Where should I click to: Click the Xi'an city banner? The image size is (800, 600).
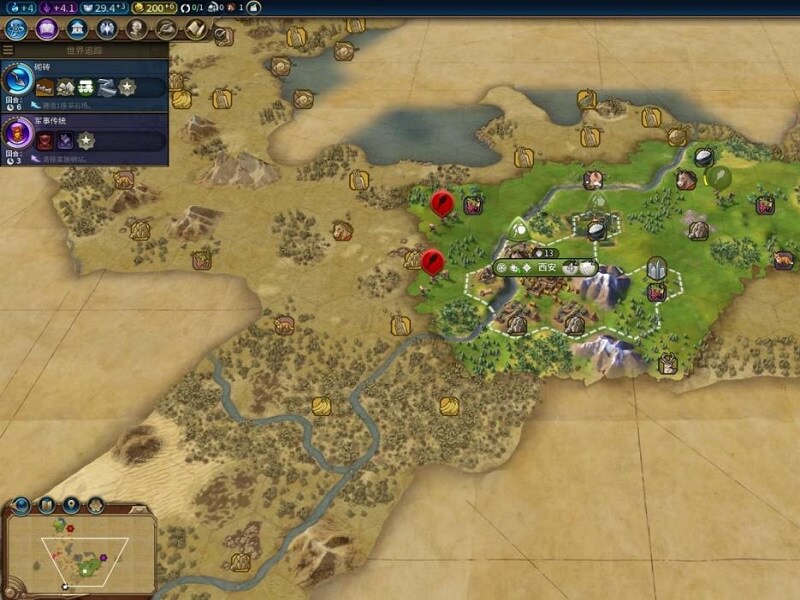(x=546, y=267)
